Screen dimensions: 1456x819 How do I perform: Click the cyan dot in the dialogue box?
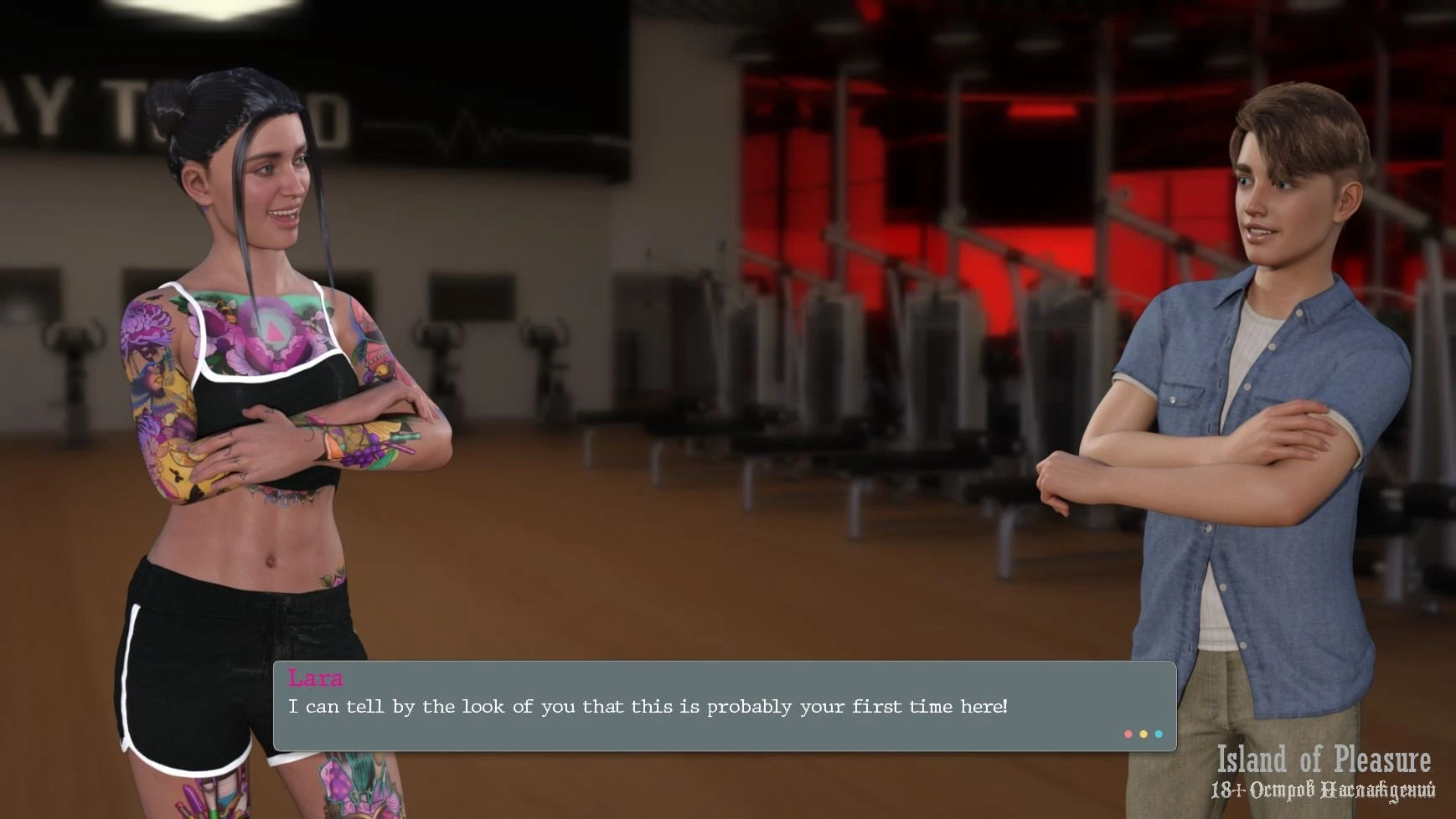click(x=1159, y=734)
